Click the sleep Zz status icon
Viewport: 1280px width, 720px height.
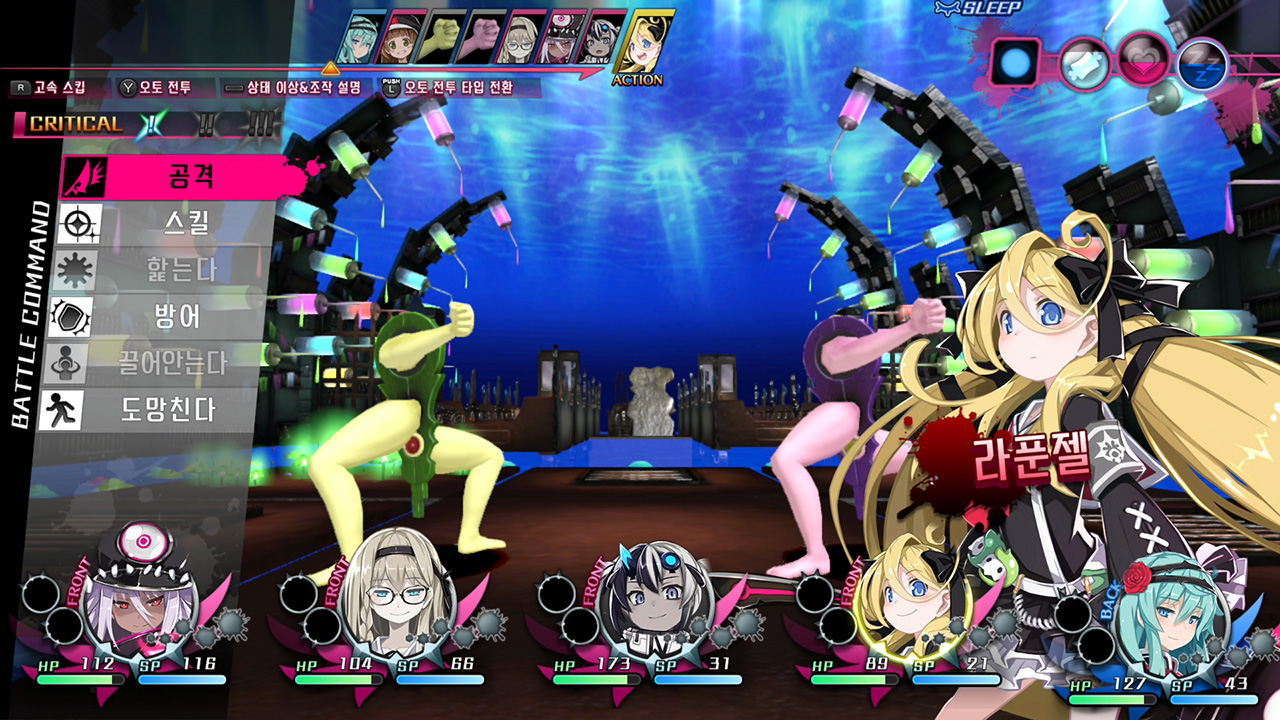[x=1201, y=65]
